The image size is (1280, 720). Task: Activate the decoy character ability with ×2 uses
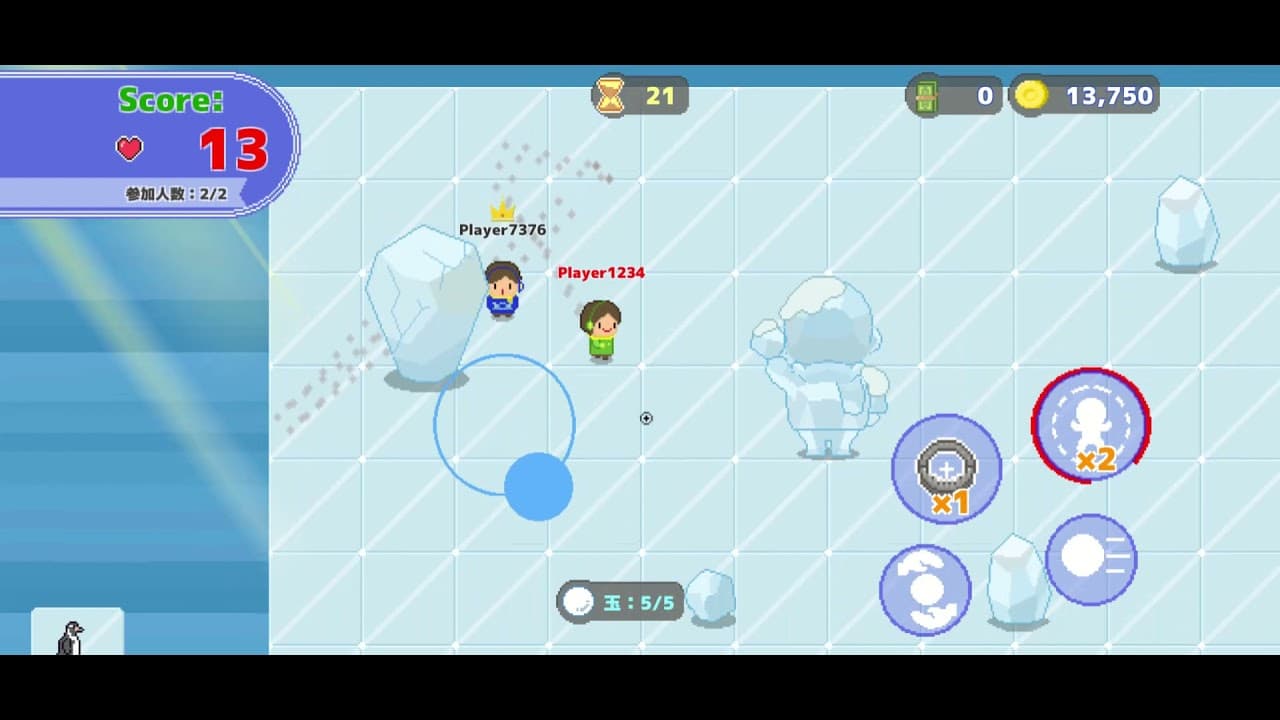tap(1091, 425)
